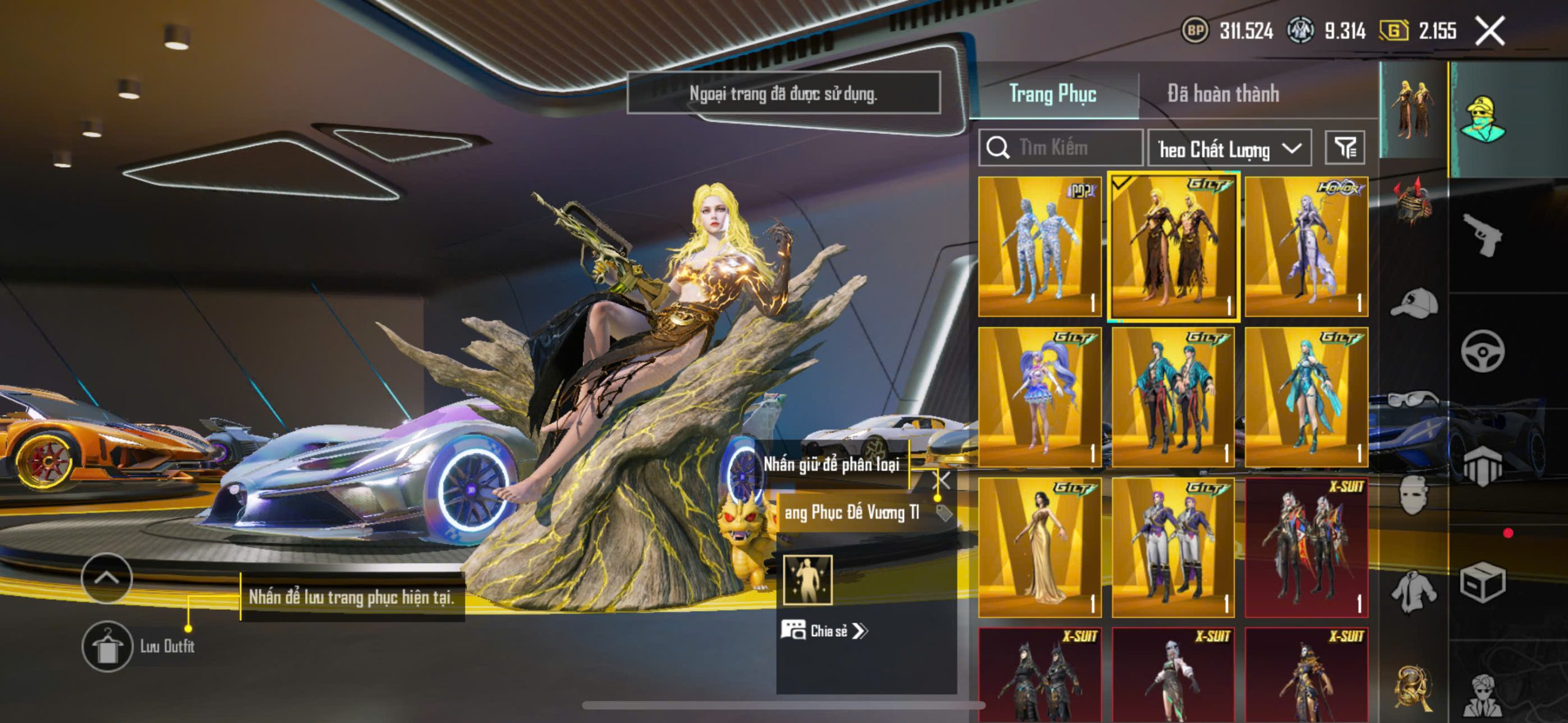The height and width of the screenshot is (723, 1568).
Task: Open the Theo Chất Lượng sort dropdown
Action: coord(1229,148)
